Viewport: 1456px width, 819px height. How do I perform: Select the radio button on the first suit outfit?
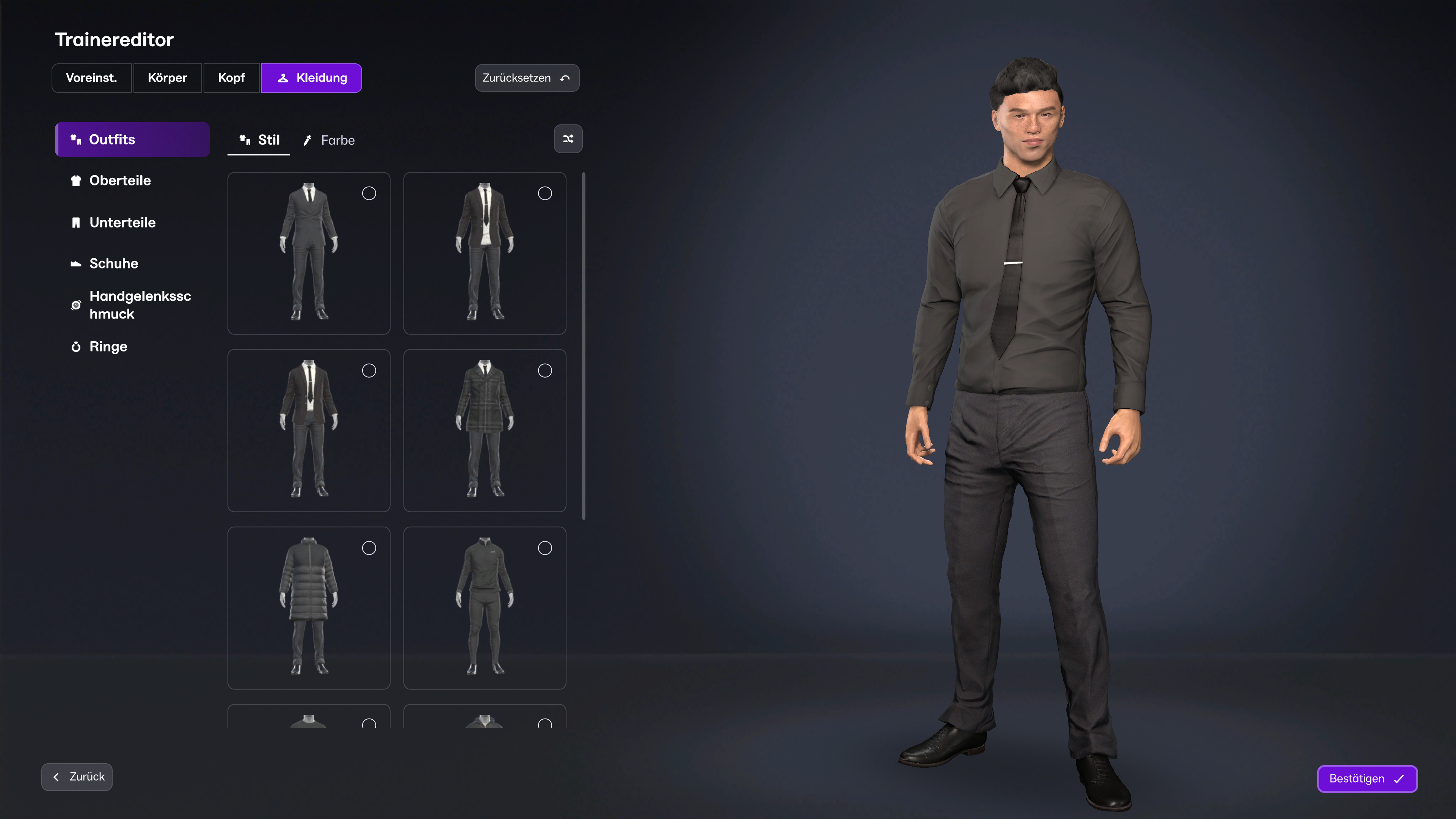(369, 193)
